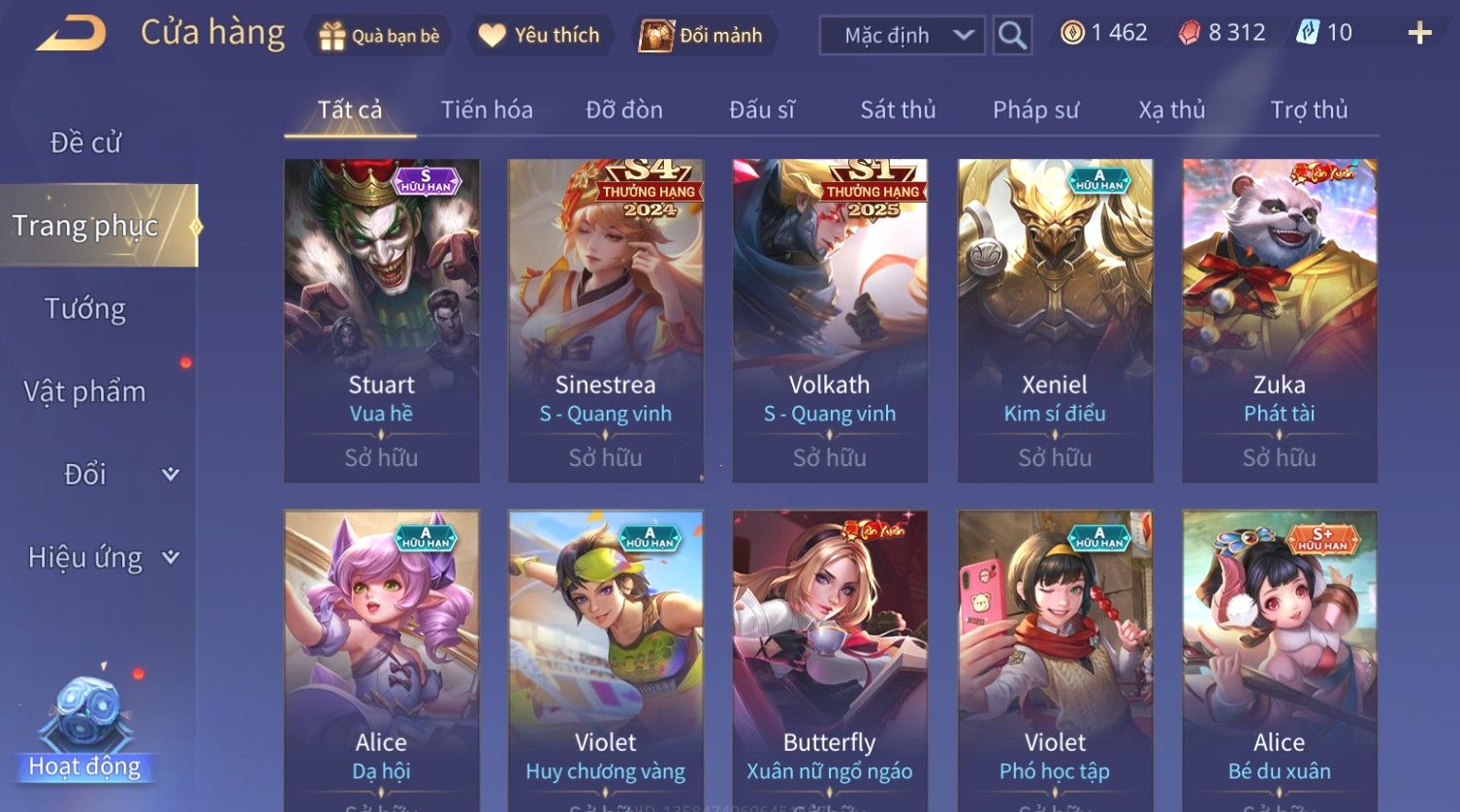Select the Đỡ đòn category tab
This screenshot has width=1460, height=812.
click(624, 110)
